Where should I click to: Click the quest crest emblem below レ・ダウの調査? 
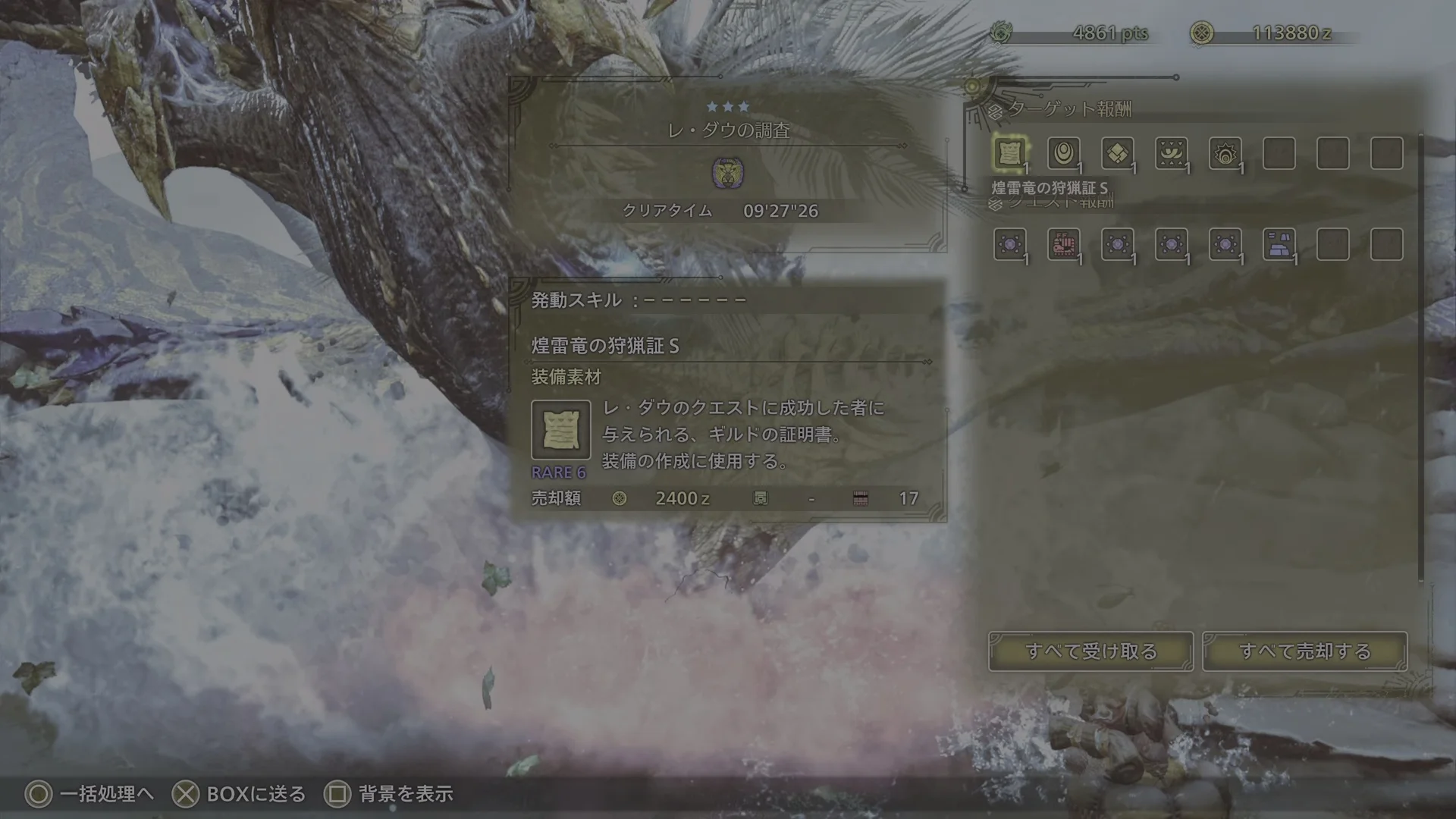click(x=729, y=173)
